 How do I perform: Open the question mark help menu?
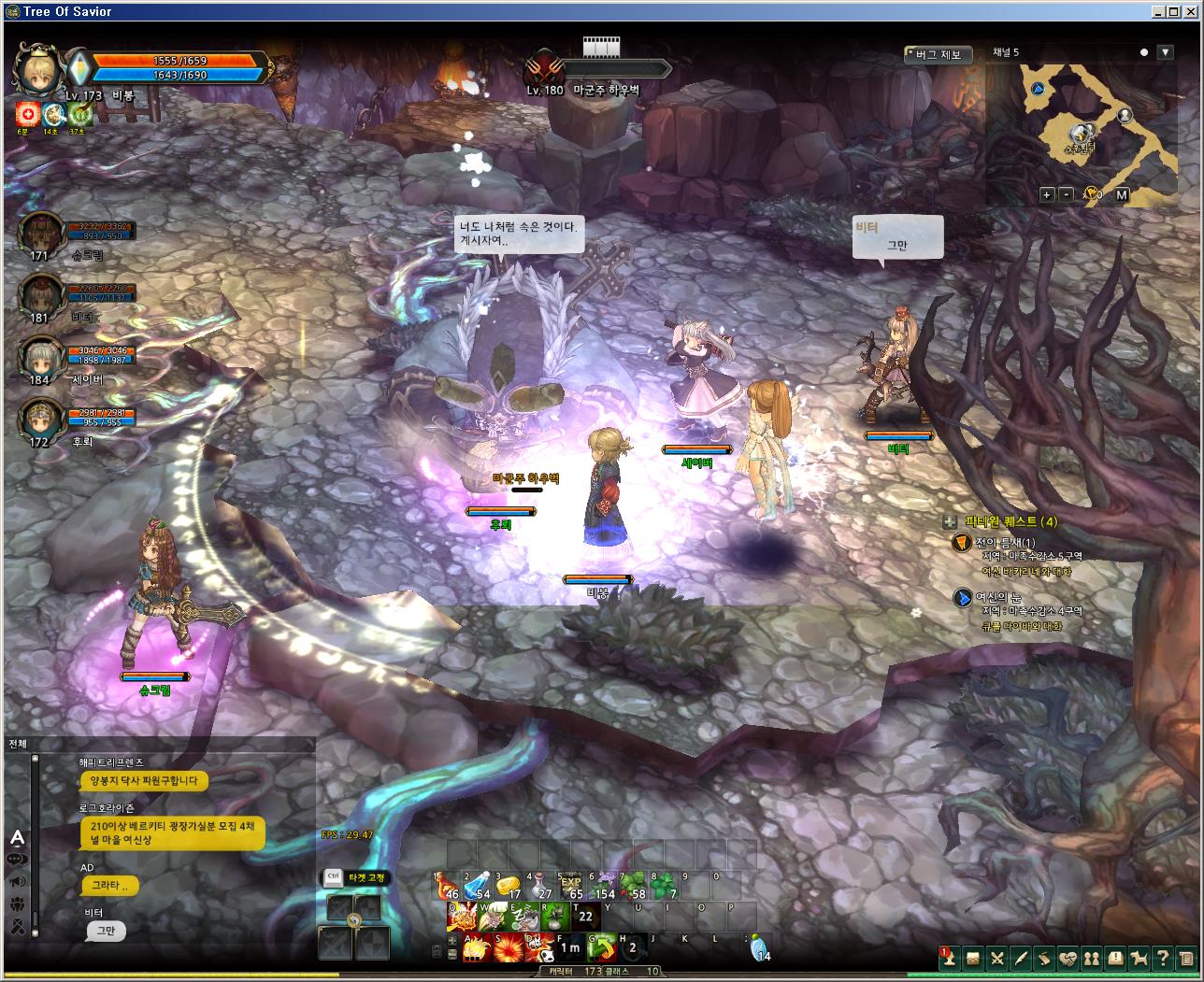pyautogui.click(x=1163, y=959)
